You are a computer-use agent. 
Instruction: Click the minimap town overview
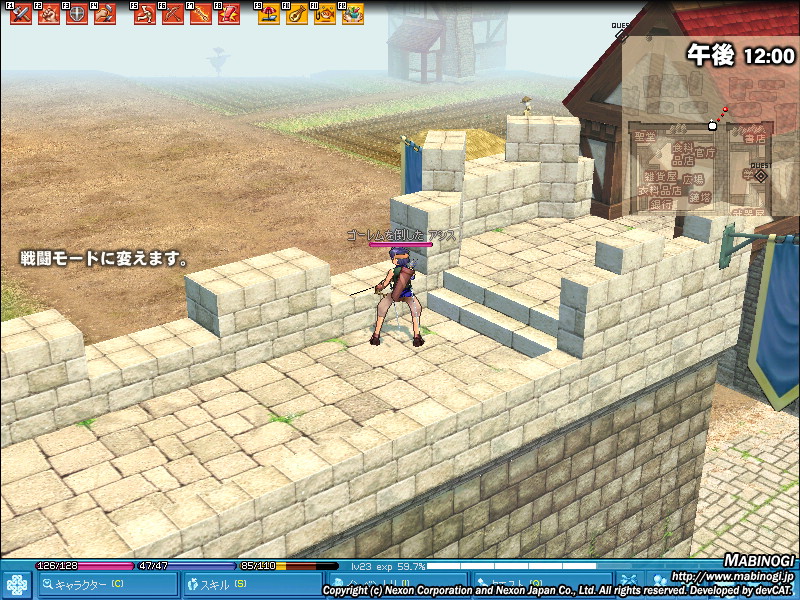pos(700,165)
